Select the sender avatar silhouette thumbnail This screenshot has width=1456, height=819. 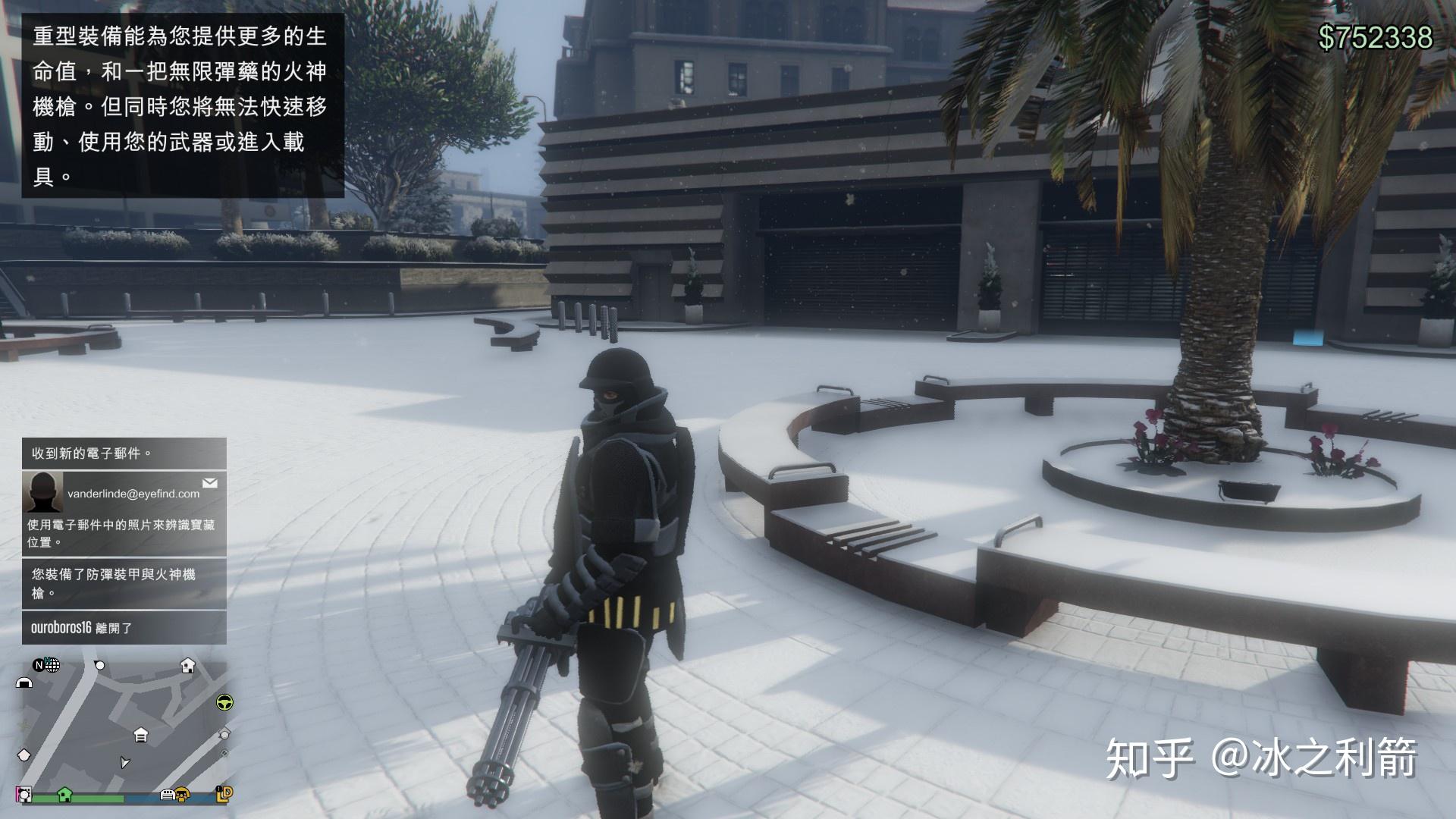pos(42,491)
